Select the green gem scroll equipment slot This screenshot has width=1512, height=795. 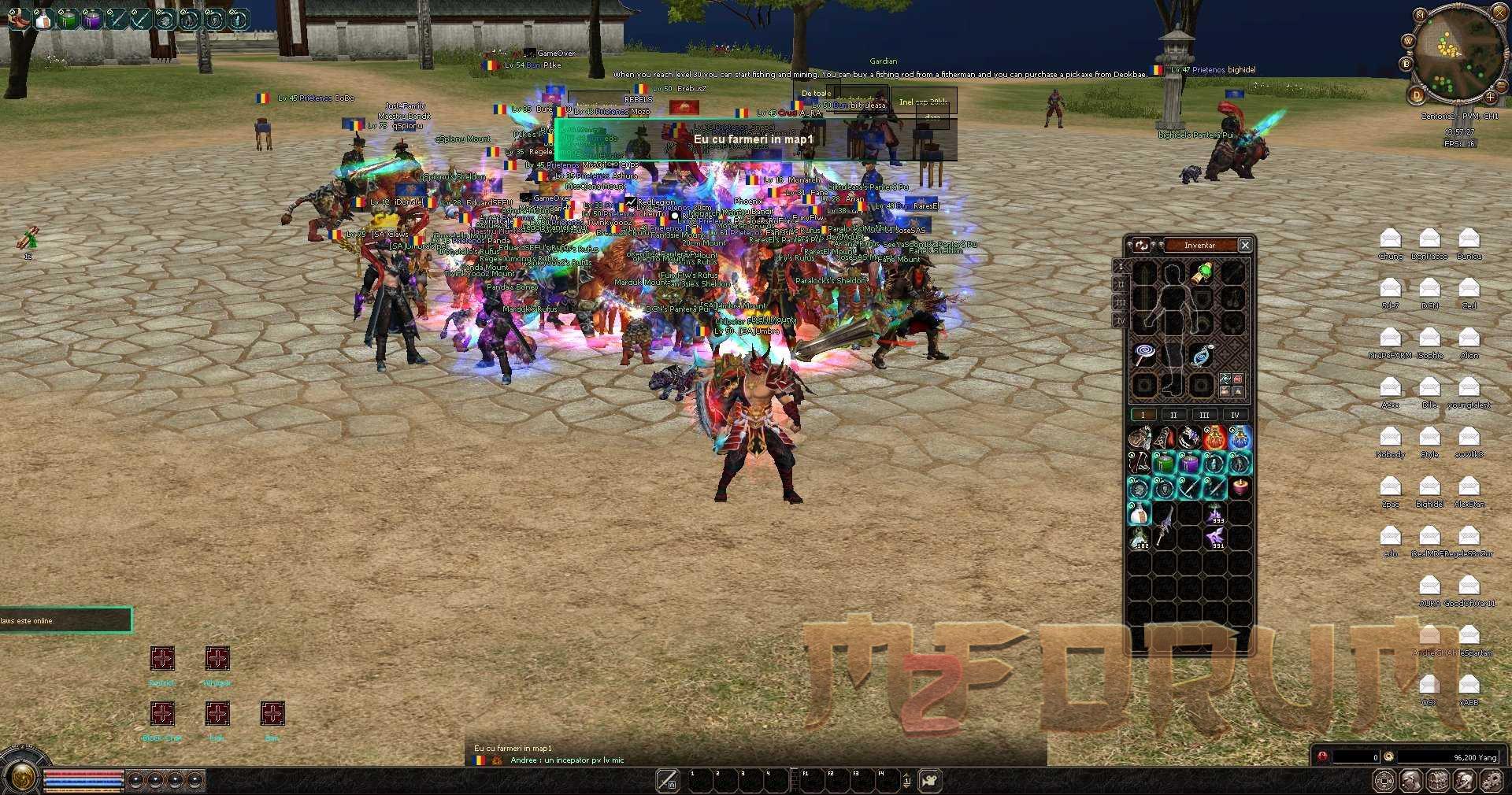[1202, 273]
